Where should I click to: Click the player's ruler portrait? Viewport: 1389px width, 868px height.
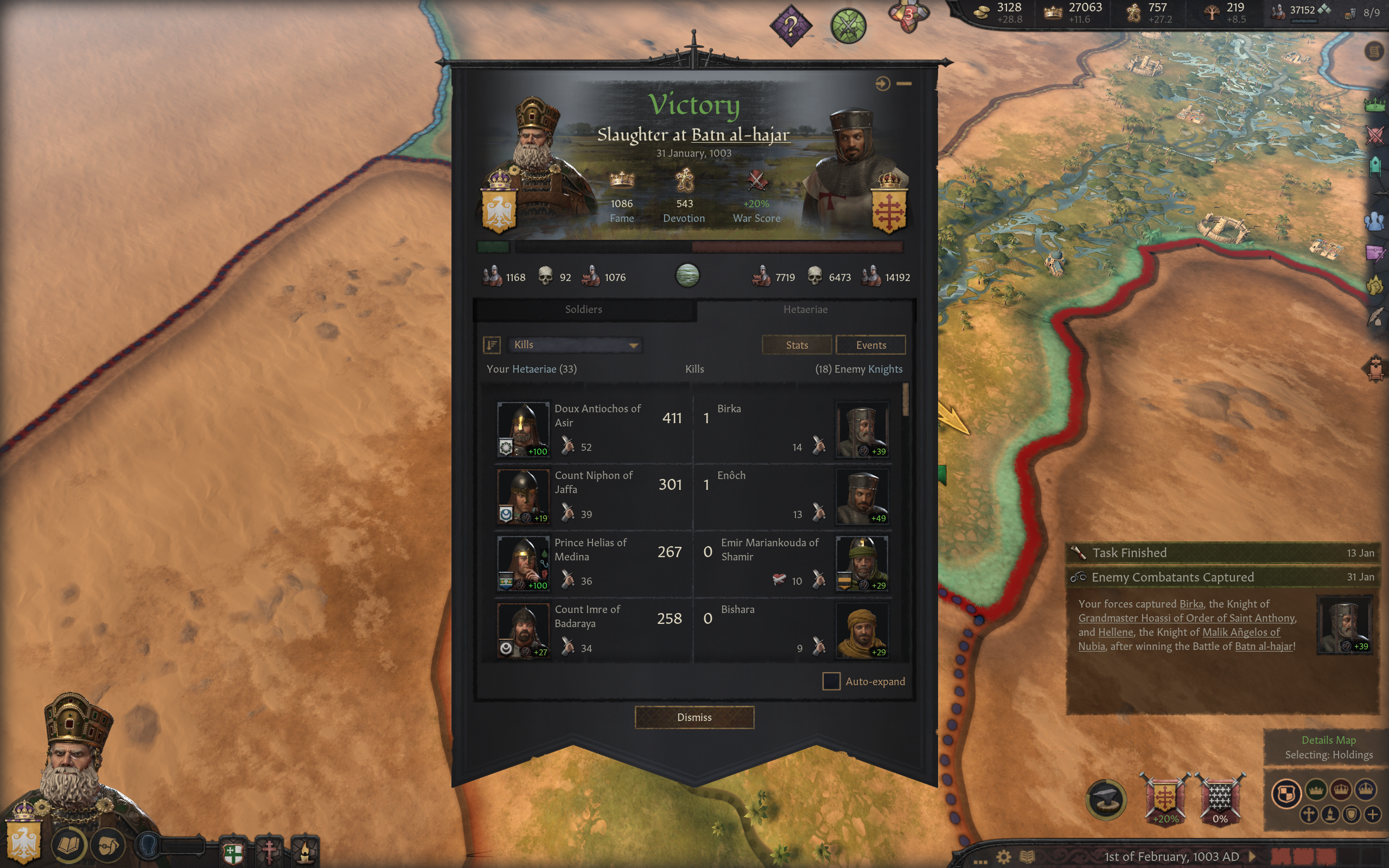(x=75, y=769)
